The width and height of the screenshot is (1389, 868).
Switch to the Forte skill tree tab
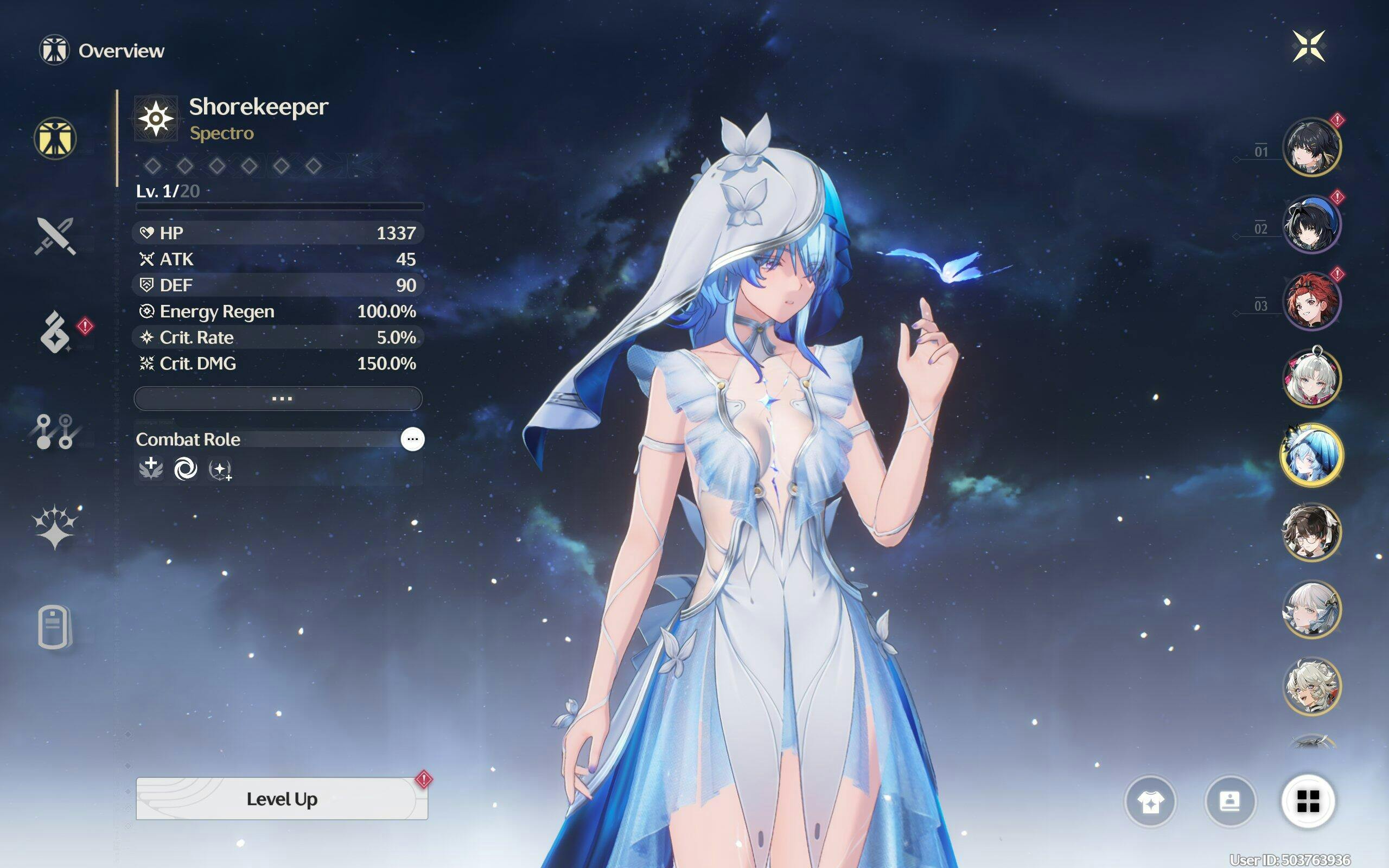pos(54,431)
